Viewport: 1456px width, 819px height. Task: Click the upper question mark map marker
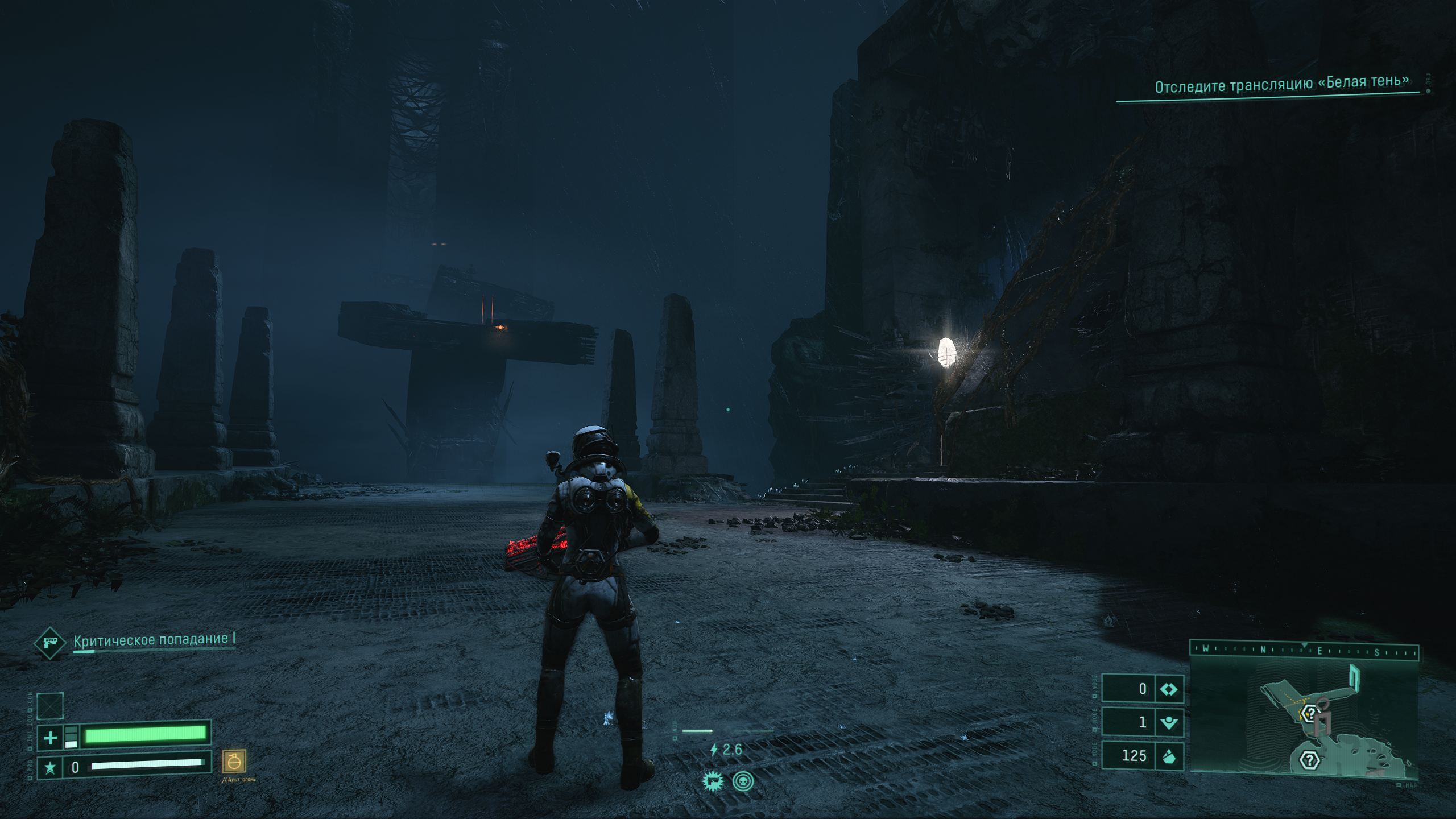(1310, 713)
